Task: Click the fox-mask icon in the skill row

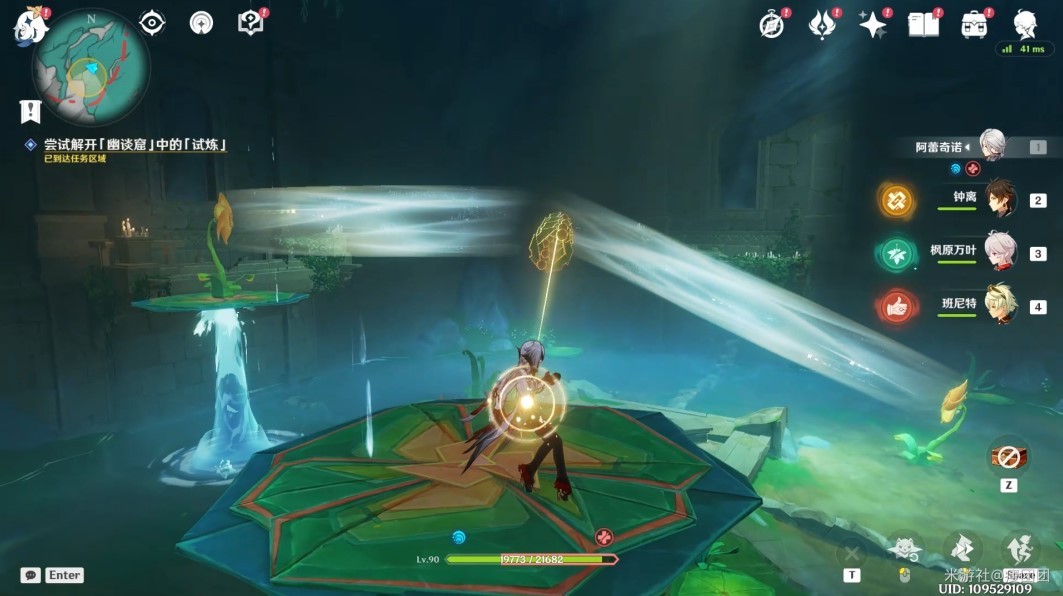Action: (904, 548)
